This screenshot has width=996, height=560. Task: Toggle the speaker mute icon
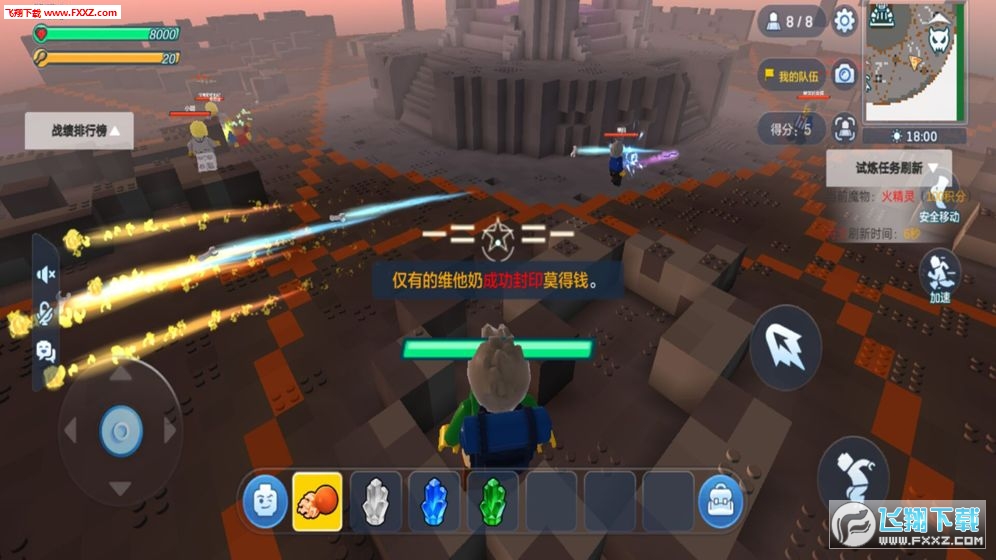(46, 274)
